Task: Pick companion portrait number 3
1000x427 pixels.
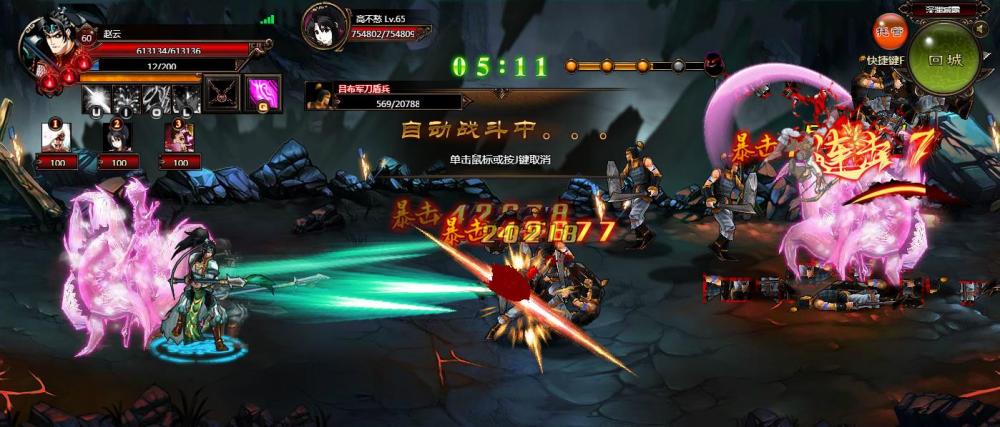Action: (x=179, y=138)
